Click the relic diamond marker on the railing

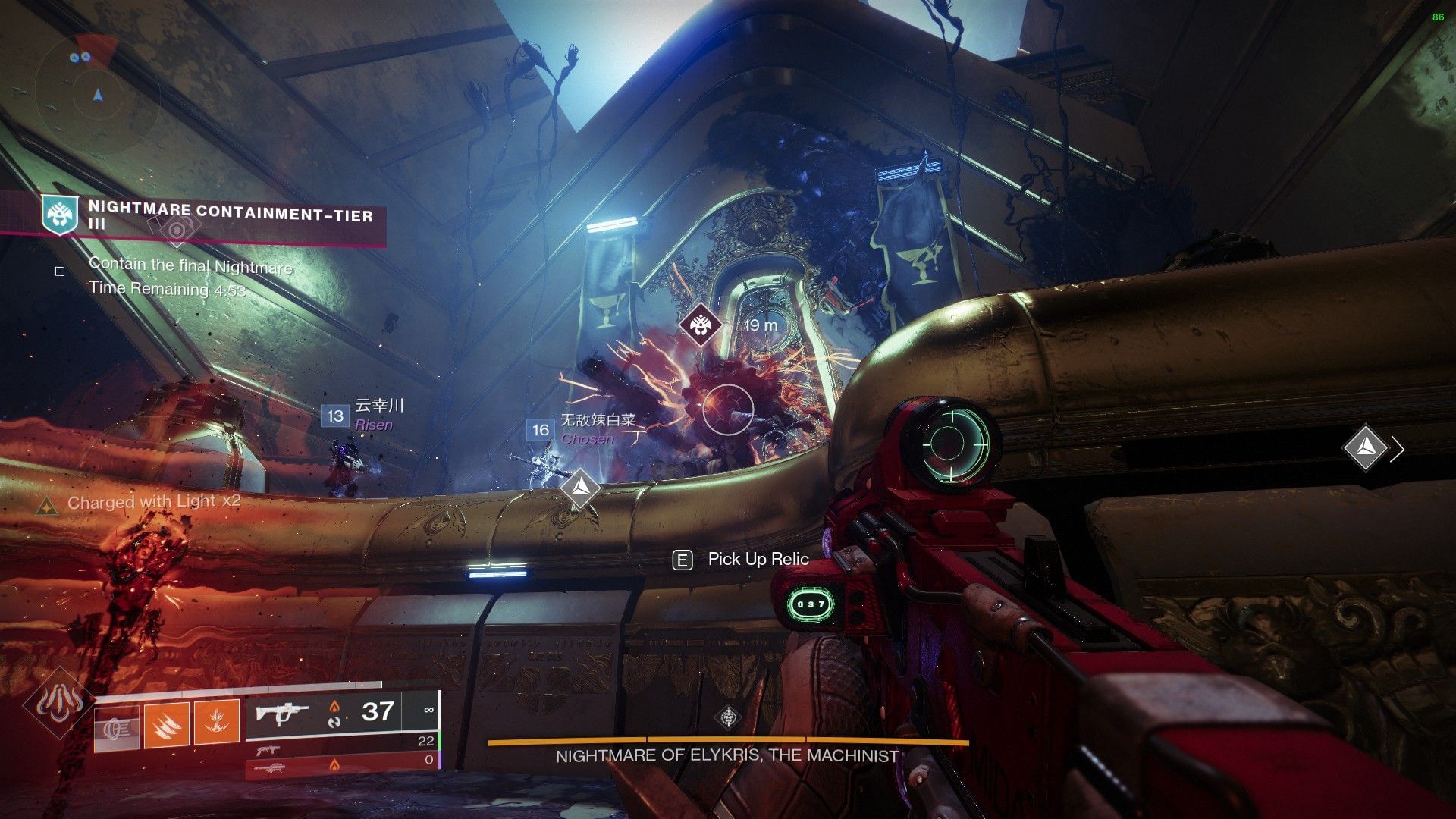580,487
